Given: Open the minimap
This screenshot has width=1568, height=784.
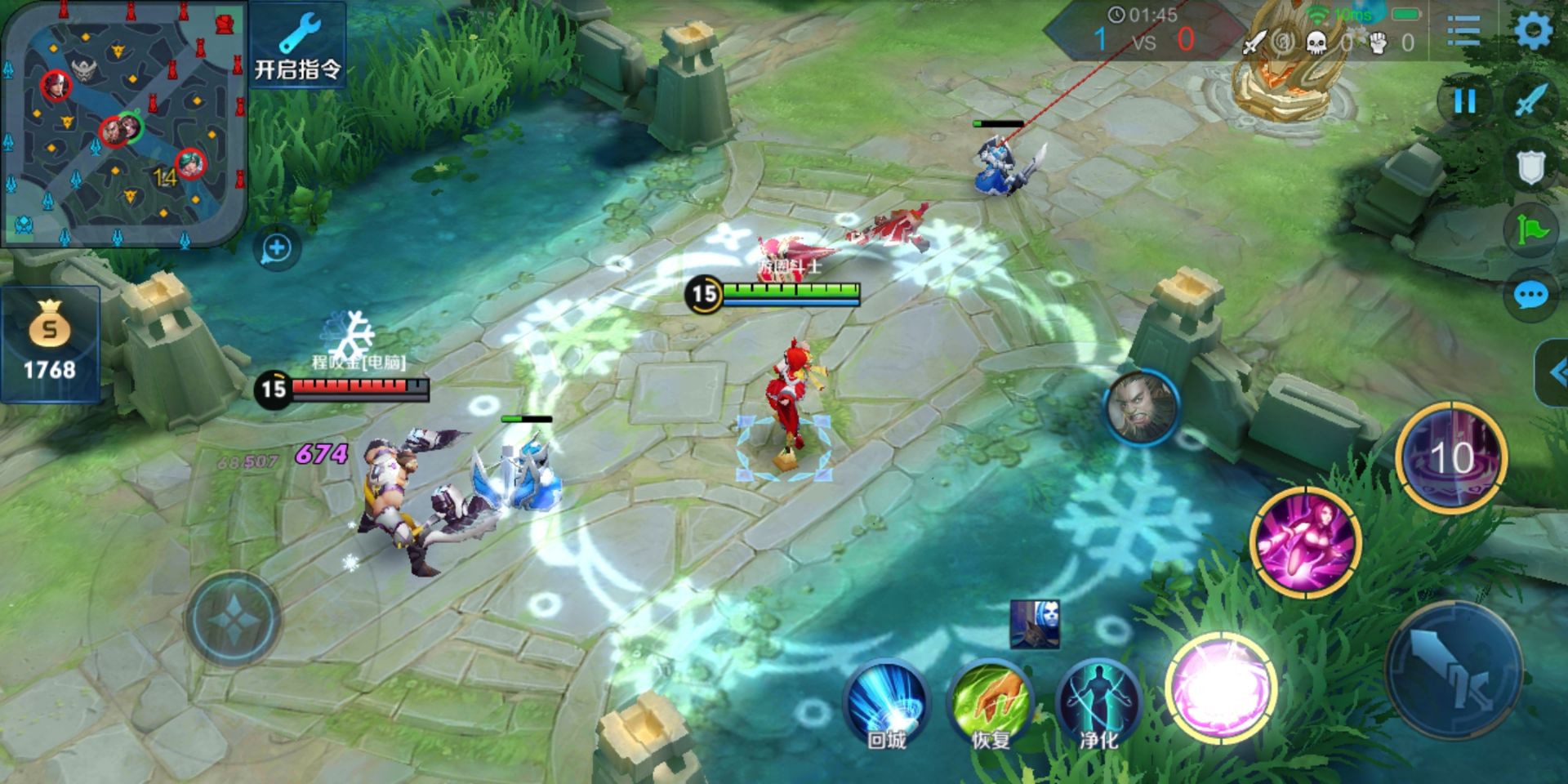Looking at the screenshot, I should pyautogui.click(x=124, y=122).
